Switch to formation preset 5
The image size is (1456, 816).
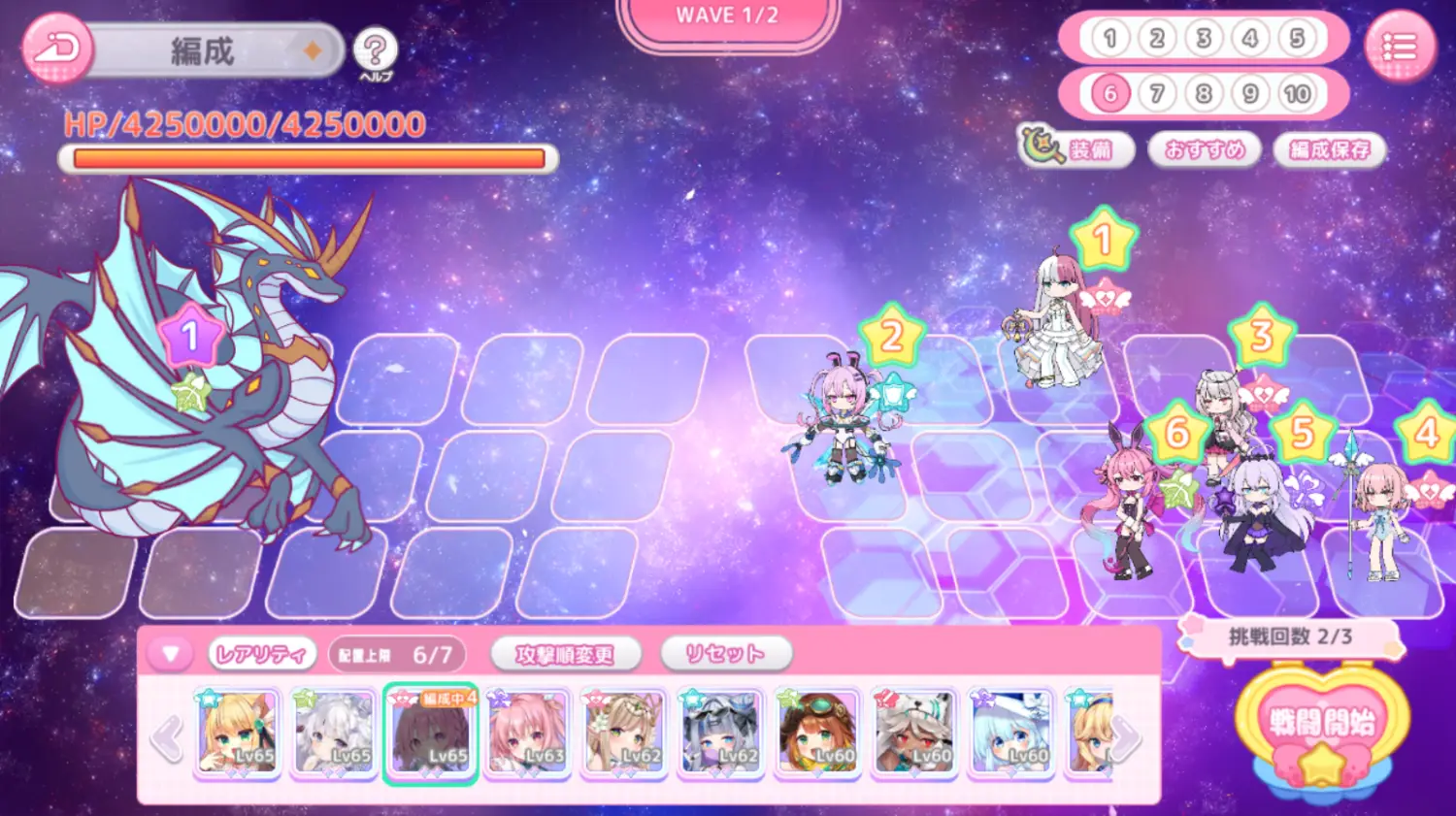pyautogui.click(x=1297, y=39)
